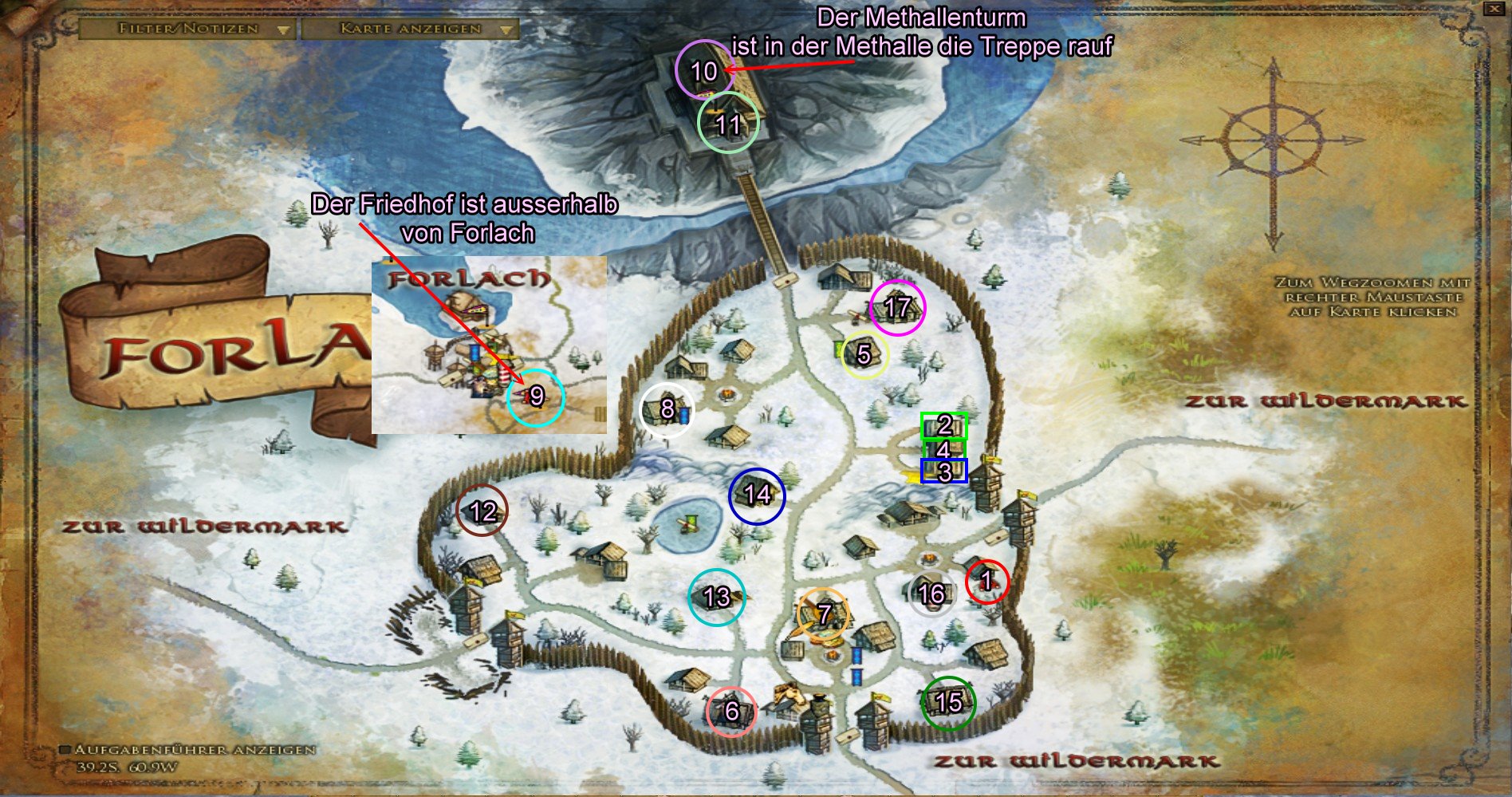Click map marker number 16

(931, 594)
